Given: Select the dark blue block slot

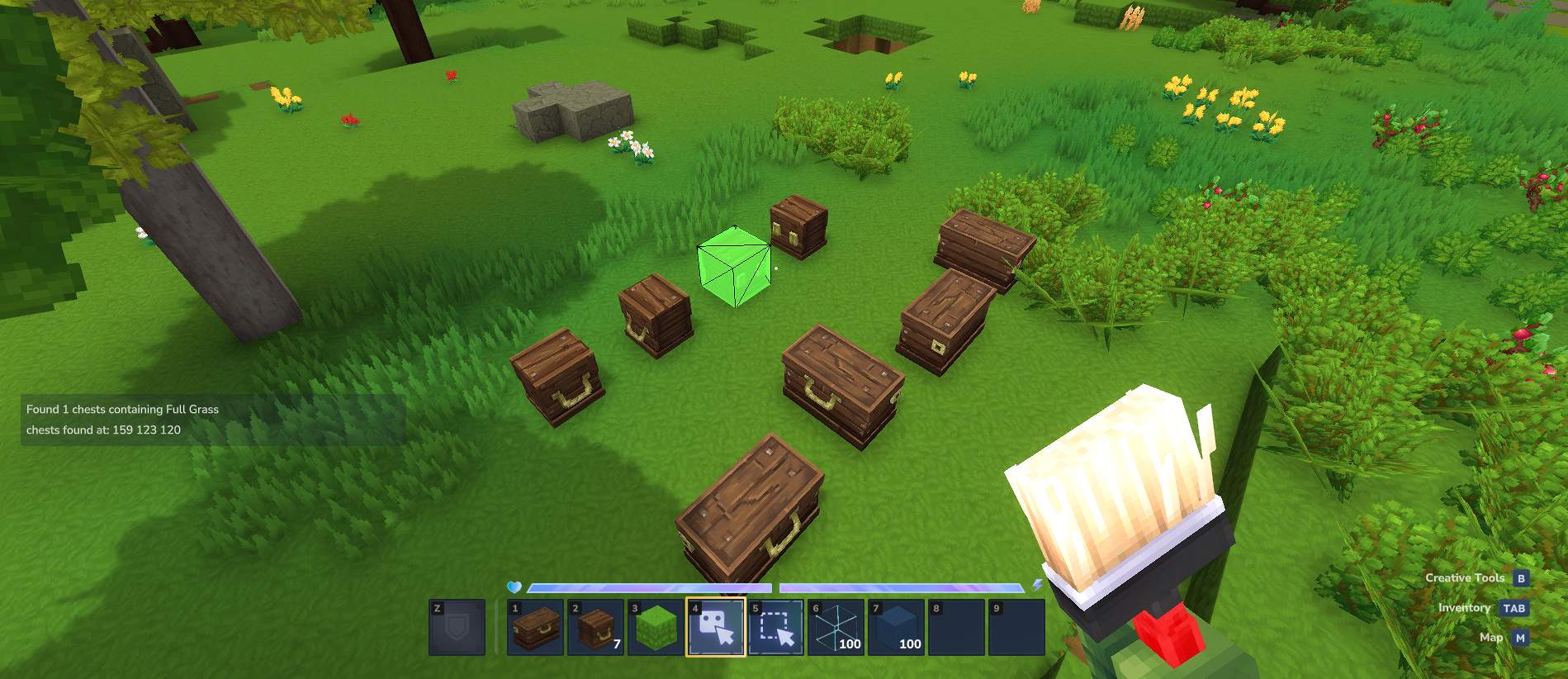Looking at the screenshot, I should coord(896,628).
